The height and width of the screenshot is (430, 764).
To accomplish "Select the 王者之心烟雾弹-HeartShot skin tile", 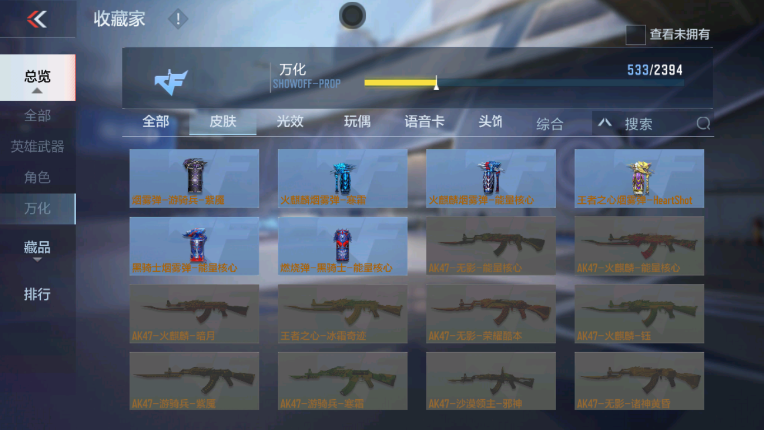I will 638,178.
